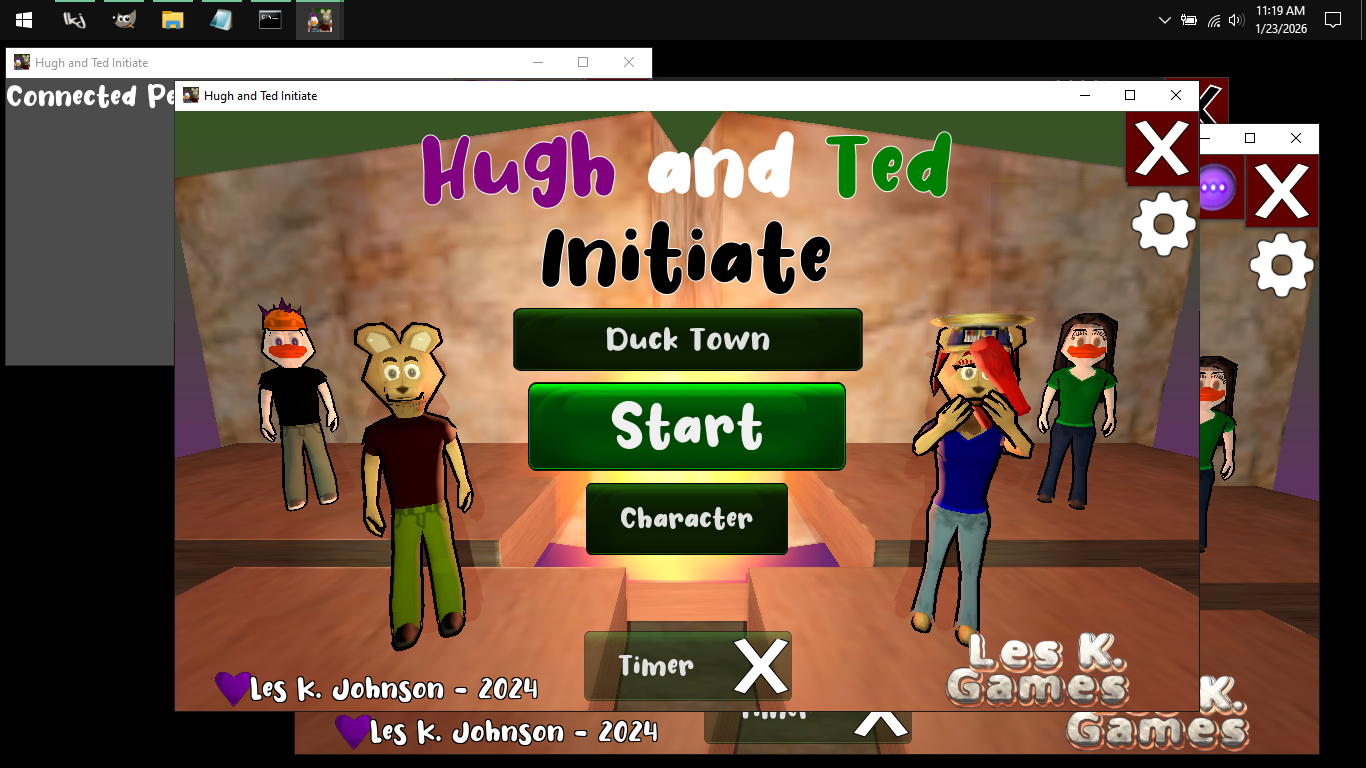Choose the Duck Town level button
Screen dimensions: 1366x768
687,340
